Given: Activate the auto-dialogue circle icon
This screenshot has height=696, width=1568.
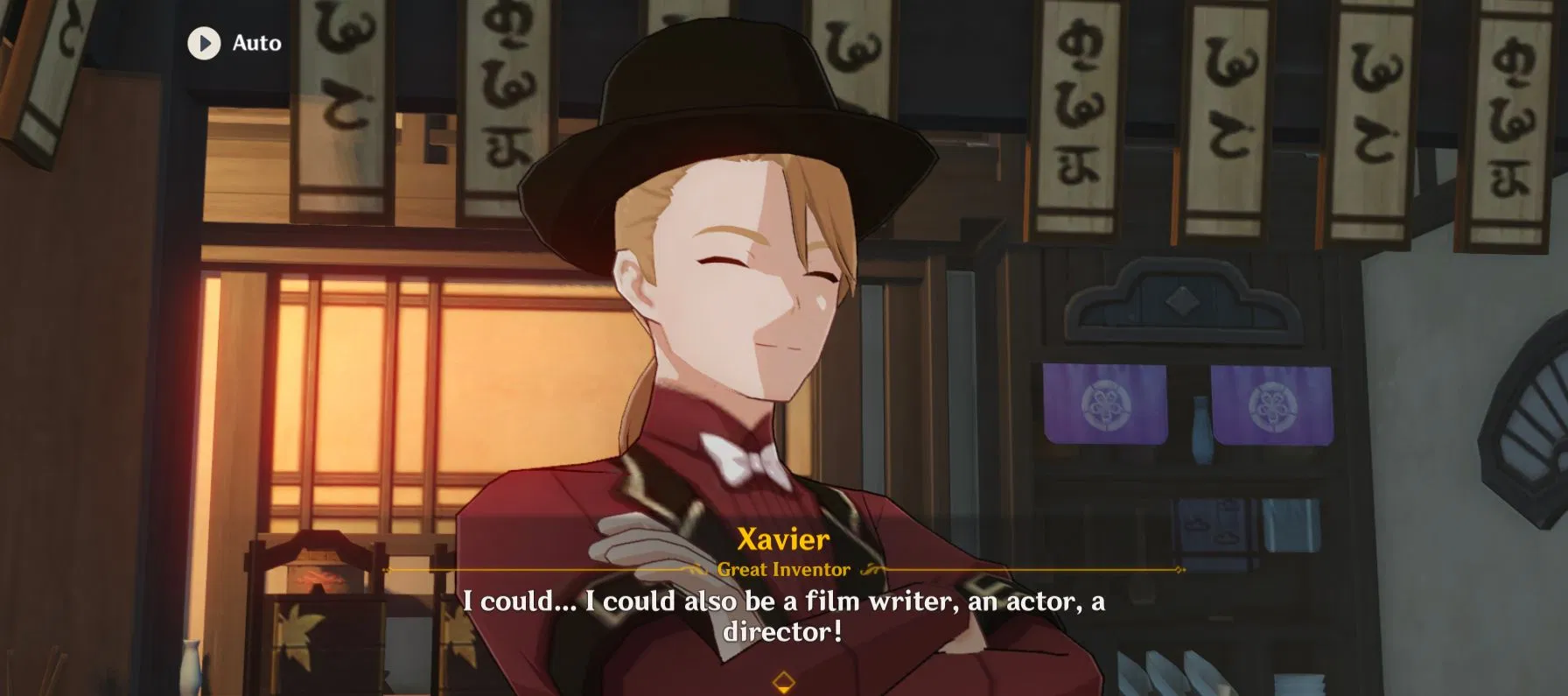Looking at the screenshot, I should (204, 43).
